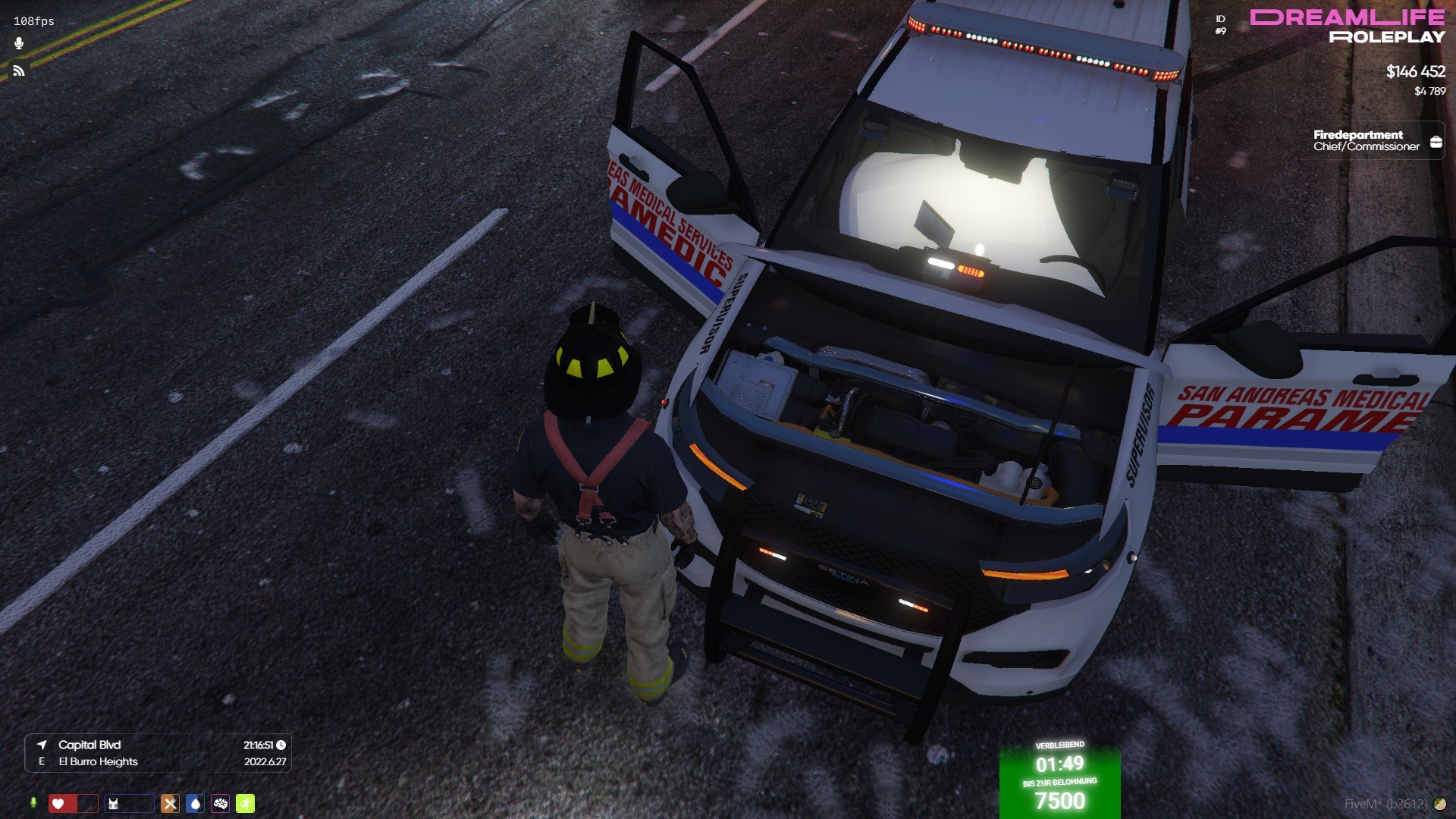Select the green running stamina icon

coord(246,804)
